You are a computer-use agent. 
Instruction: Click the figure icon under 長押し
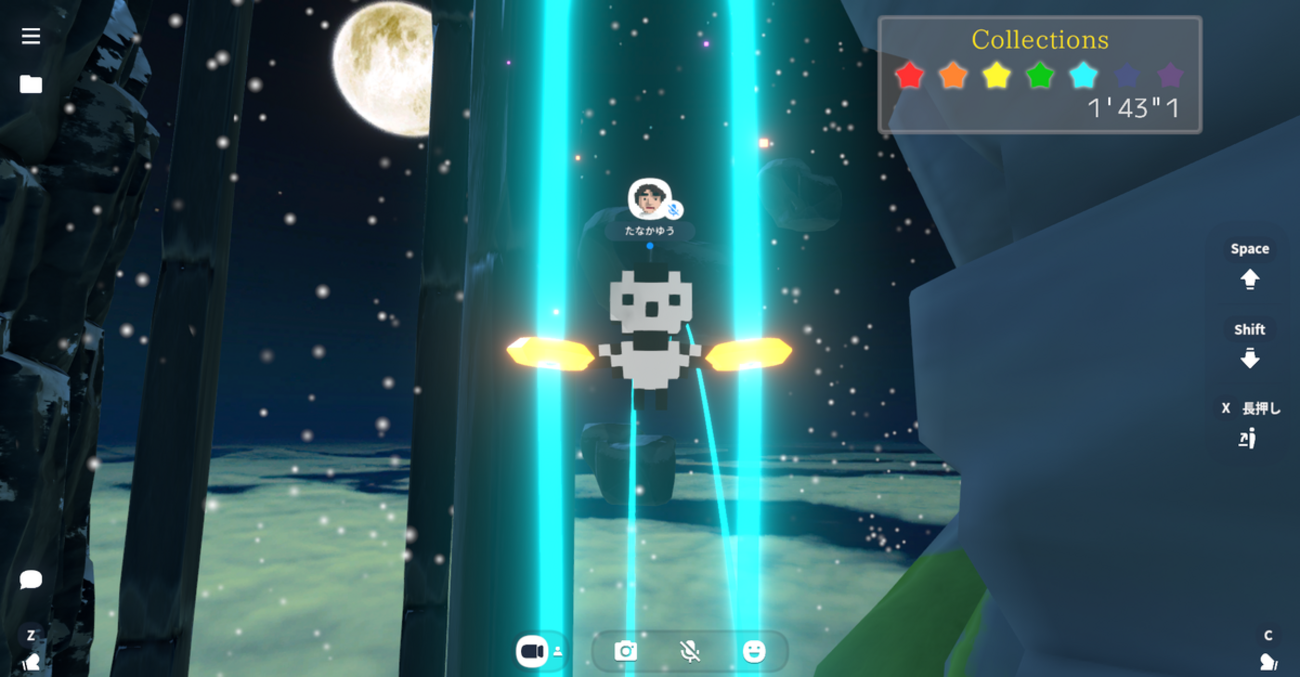pos(1247,438)
